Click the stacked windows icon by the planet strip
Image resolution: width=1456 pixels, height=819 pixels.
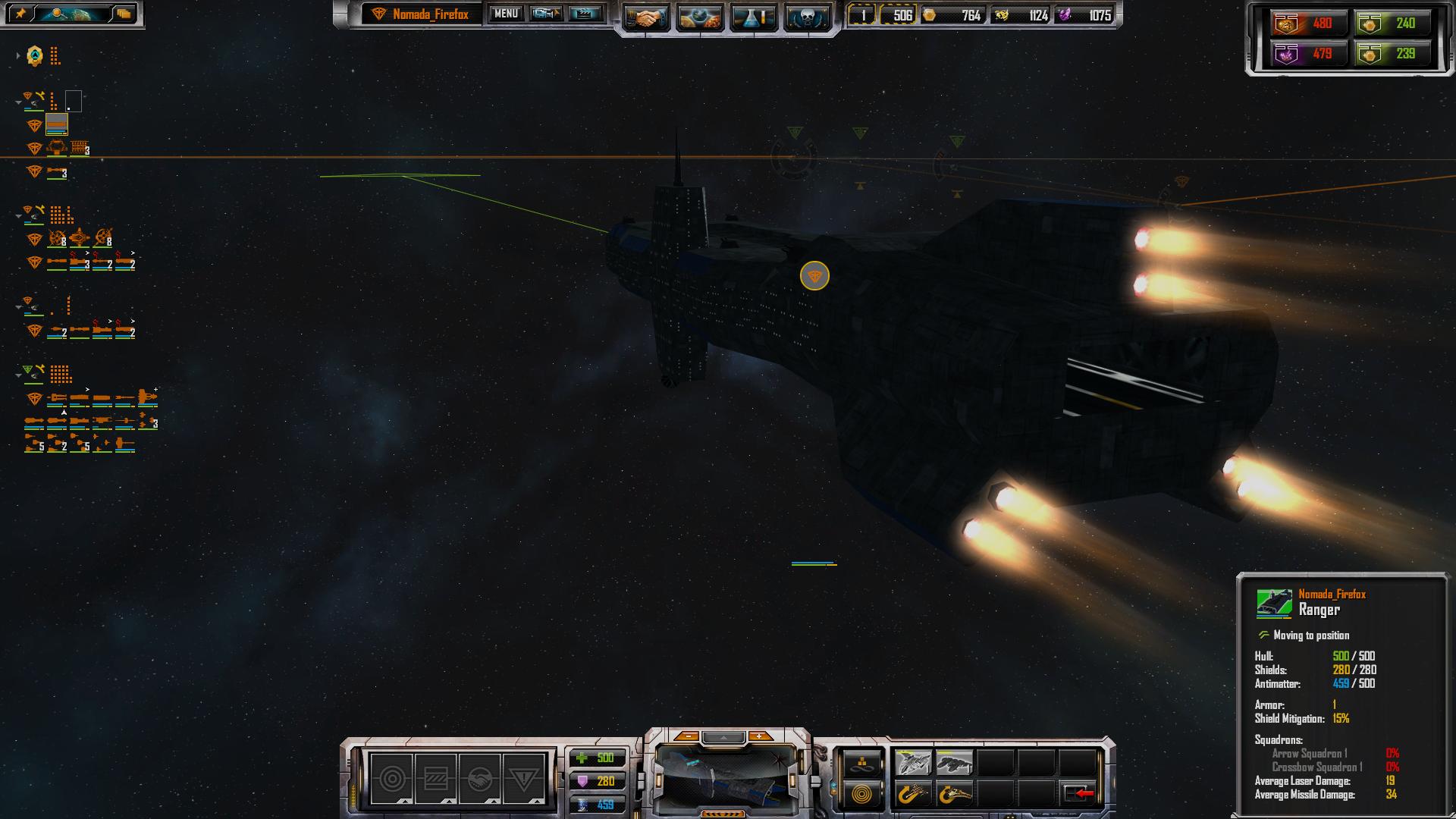click(124, 14)
